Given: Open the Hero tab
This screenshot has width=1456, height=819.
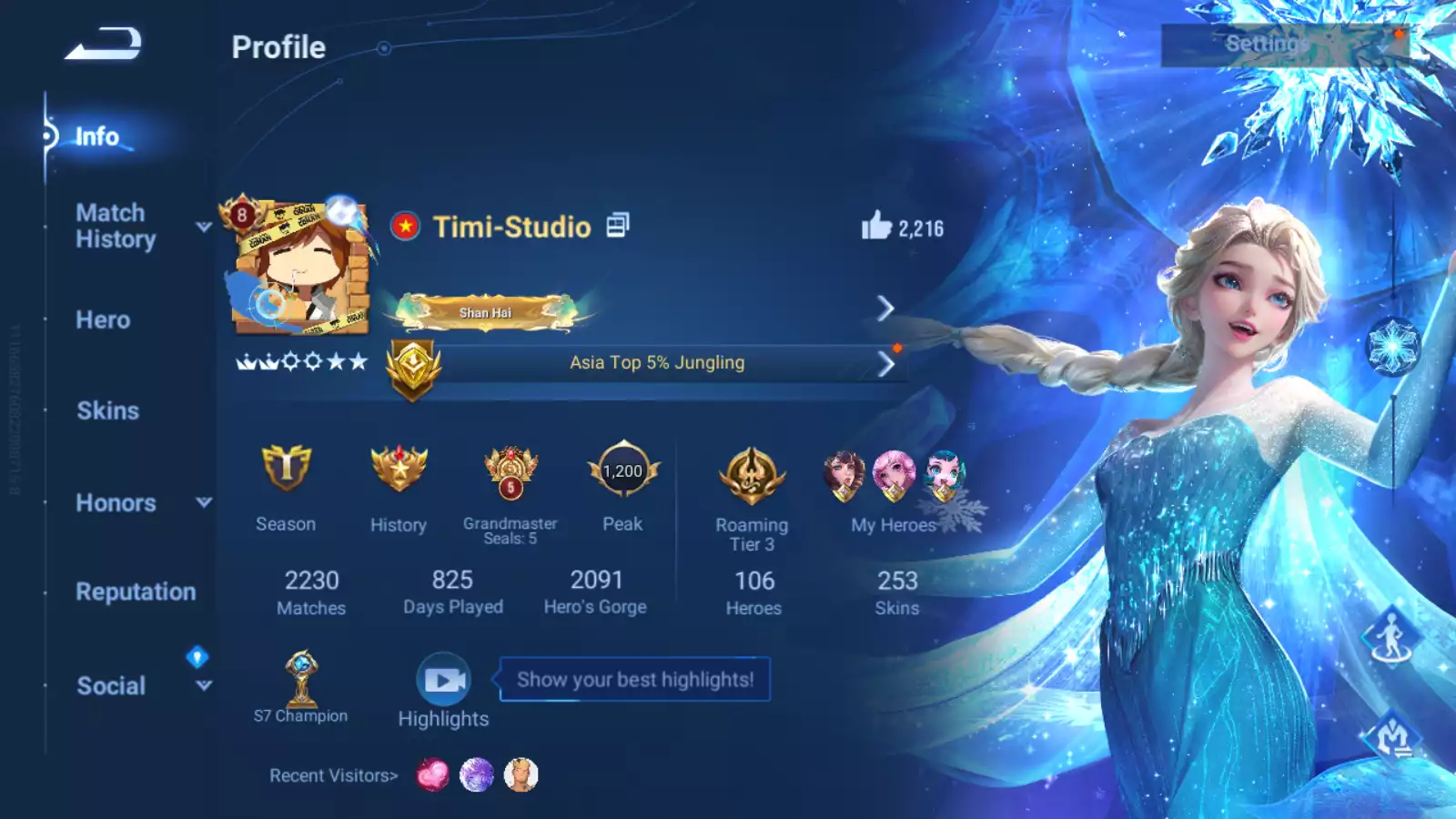Looking at the screenshot, I should [103, 320].
